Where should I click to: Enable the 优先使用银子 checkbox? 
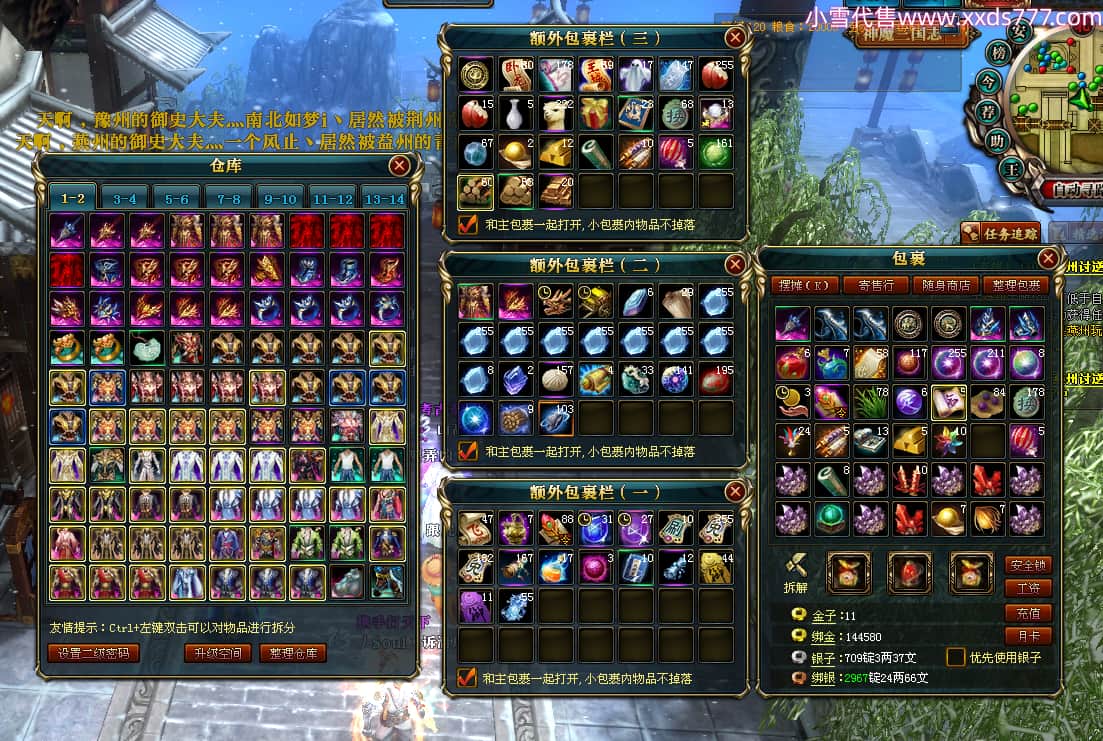955,657
